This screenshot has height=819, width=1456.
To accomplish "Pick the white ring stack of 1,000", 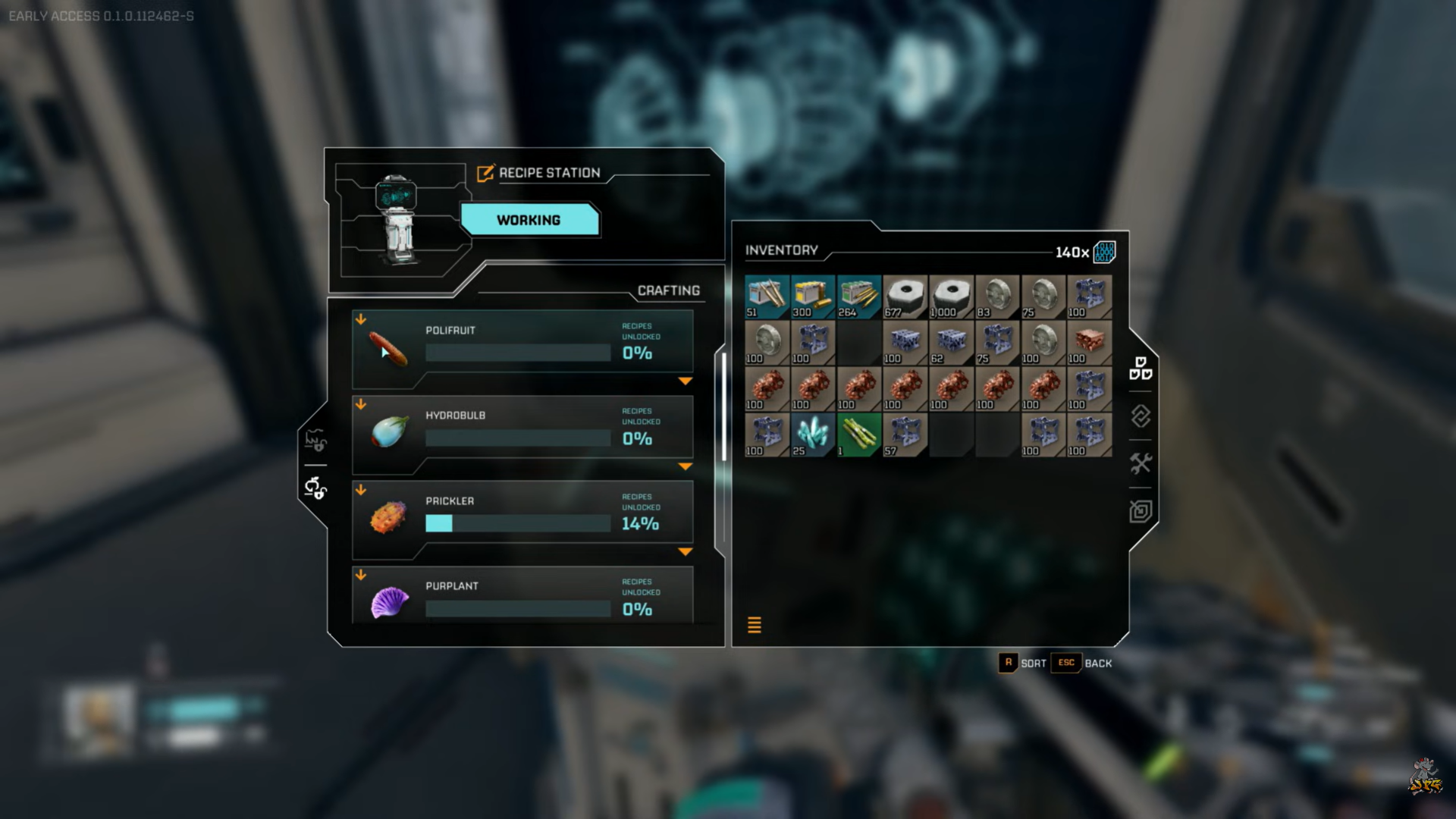I will pos(951,297).
